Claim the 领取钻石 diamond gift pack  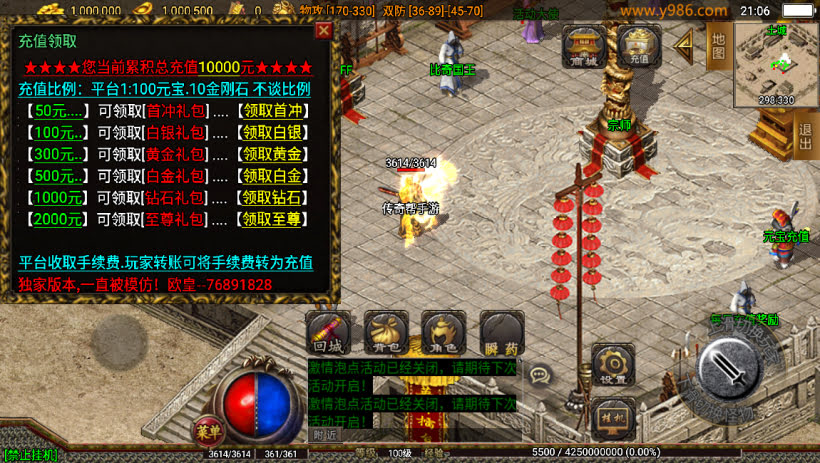click(273, 198)
